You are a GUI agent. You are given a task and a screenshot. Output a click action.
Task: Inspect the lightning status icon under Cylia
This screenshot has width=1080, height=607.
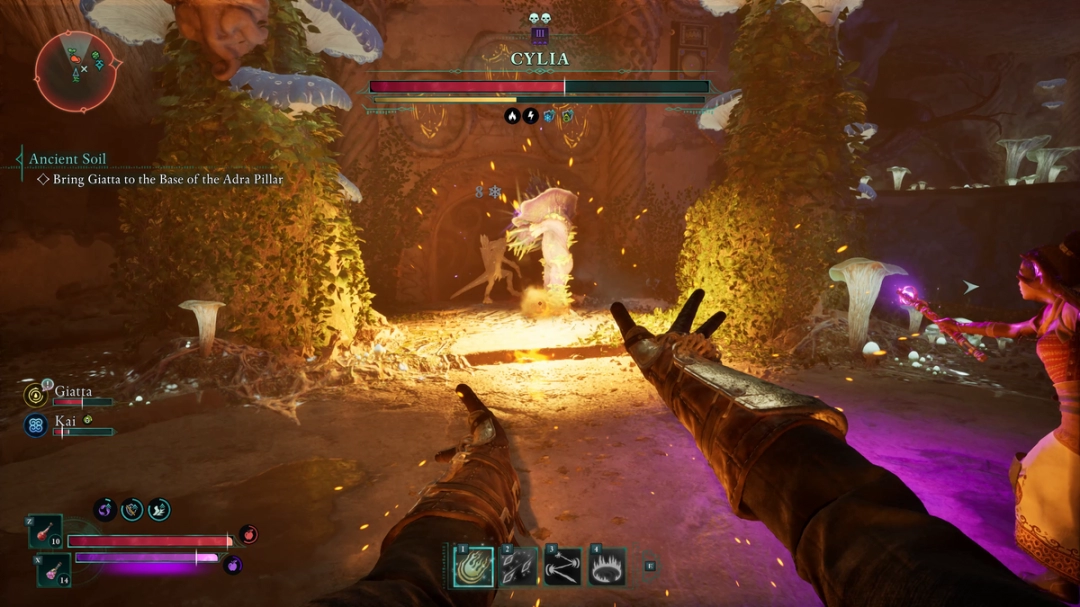531,116
